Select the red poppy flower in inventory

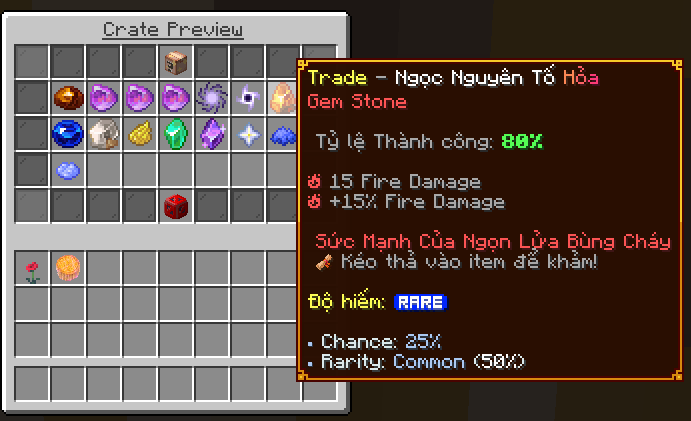coord(32,268)
